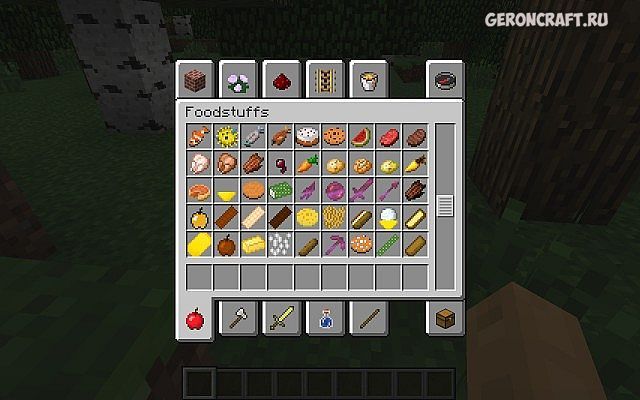Open the chest survival inventory tab

click(x=443, y=320)
